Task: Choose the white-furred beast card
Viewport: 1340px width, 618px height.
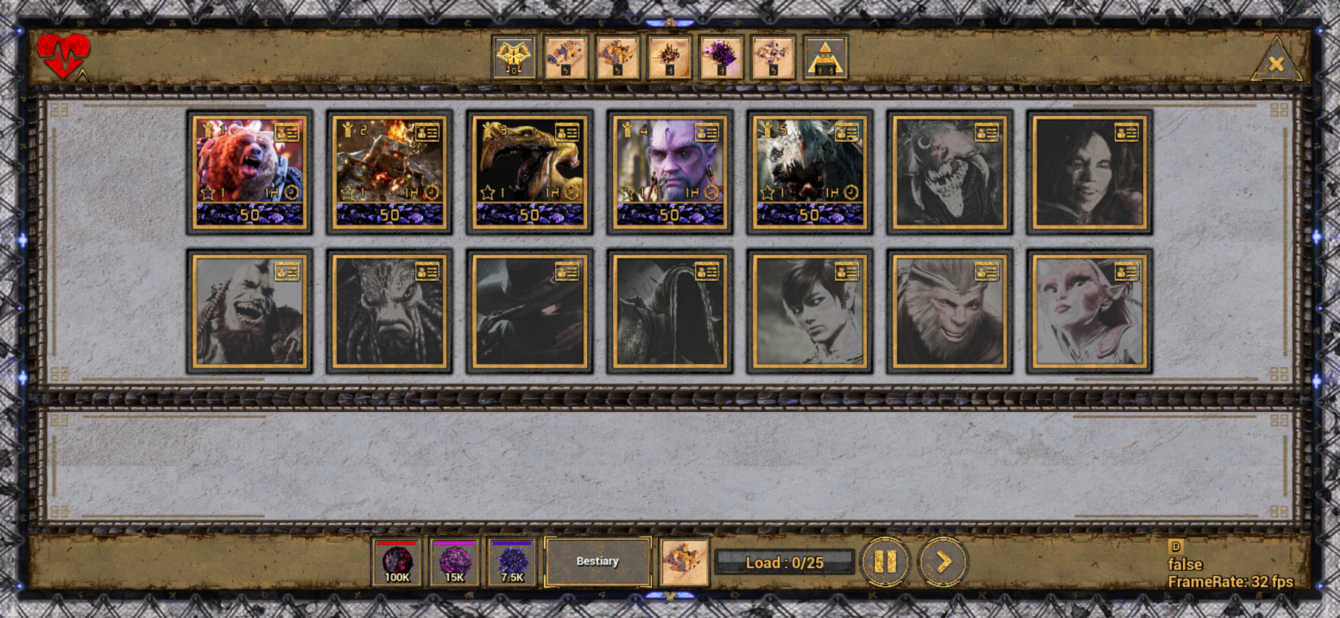Action: tap(809, 172)
